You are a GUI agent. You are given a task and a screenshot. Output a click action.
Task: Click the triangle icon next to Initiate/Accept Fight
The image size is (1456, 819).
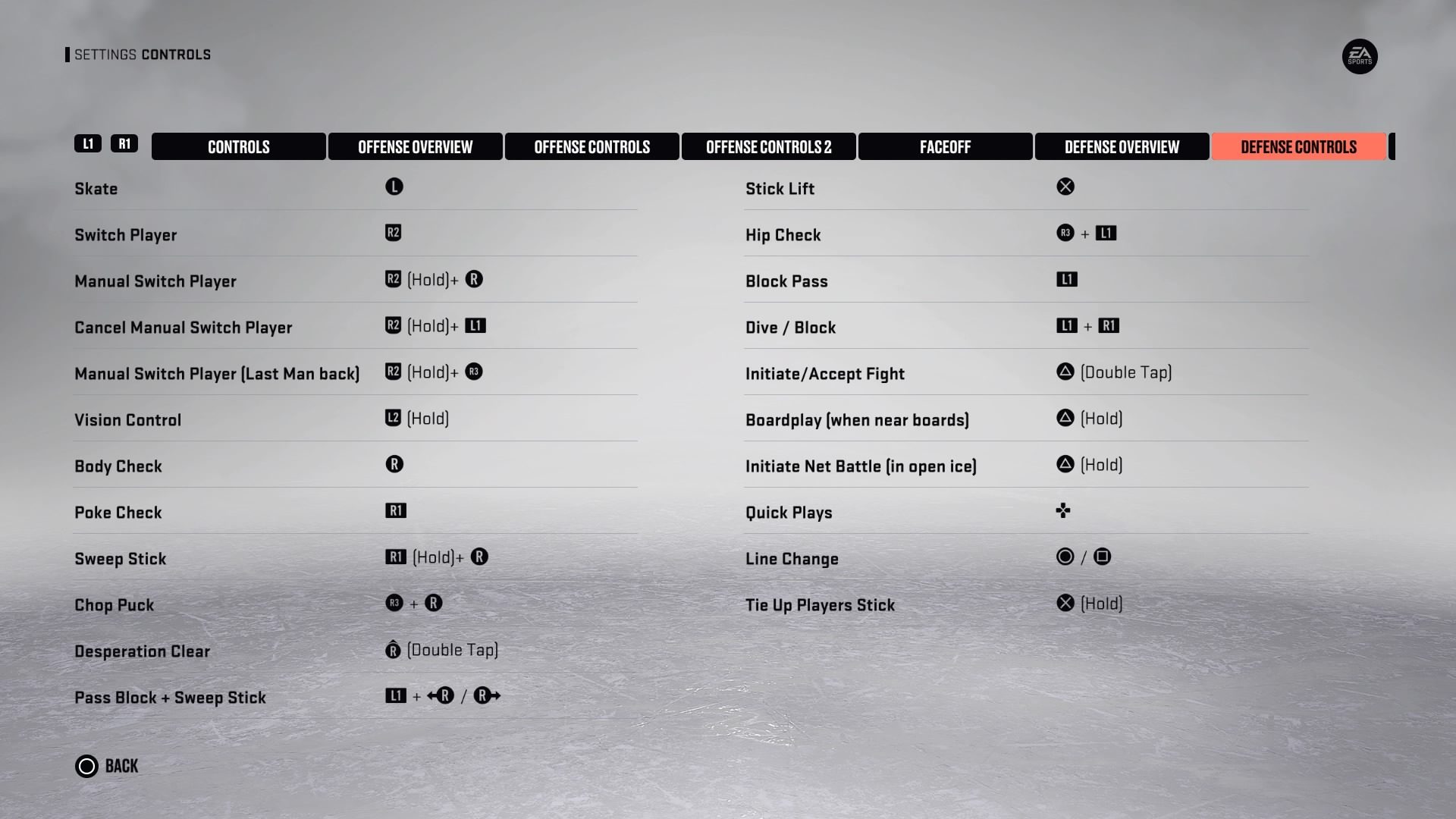[x=1065, y=372]
